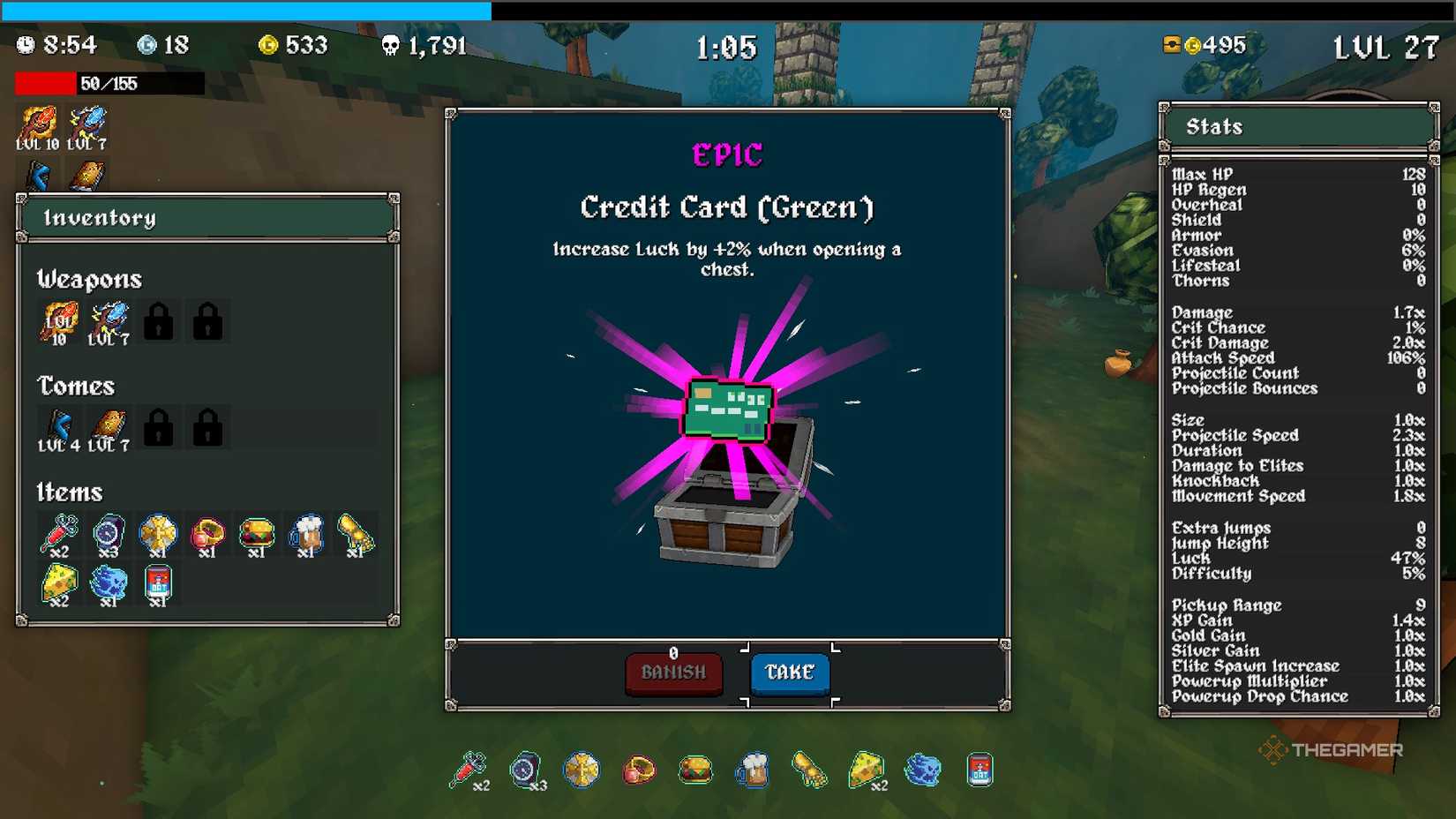1456x819 pixels.
Task: Select the flaming whip weapon at level 10
Action: click(x=57, y=320)
